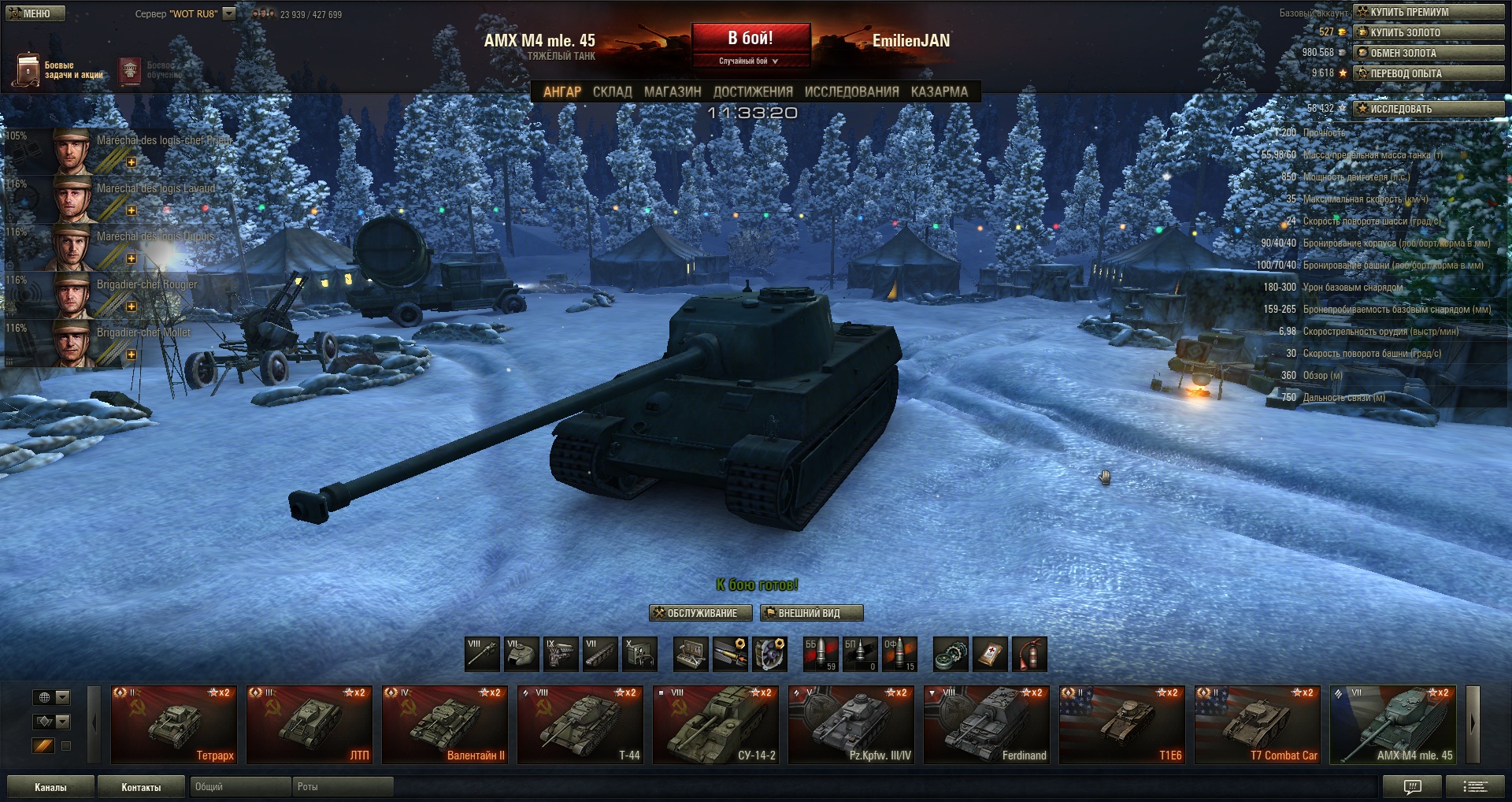Select the fire extinguisher consumable slot
The image size is (1512, 802).
coord(1029,654)
